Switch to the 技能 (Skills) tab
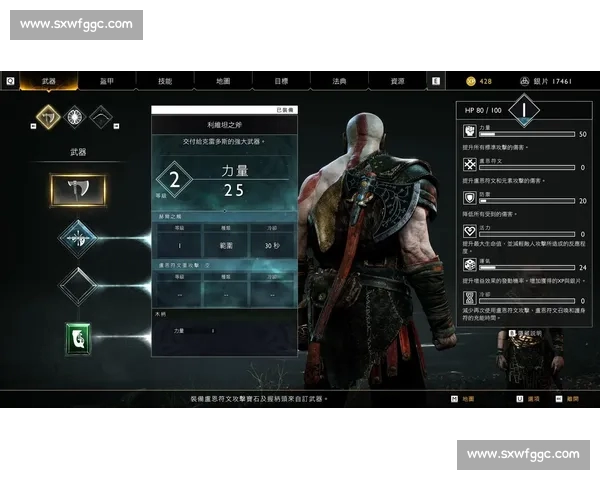This screenshot has height=480, width=600. point(165,81)
